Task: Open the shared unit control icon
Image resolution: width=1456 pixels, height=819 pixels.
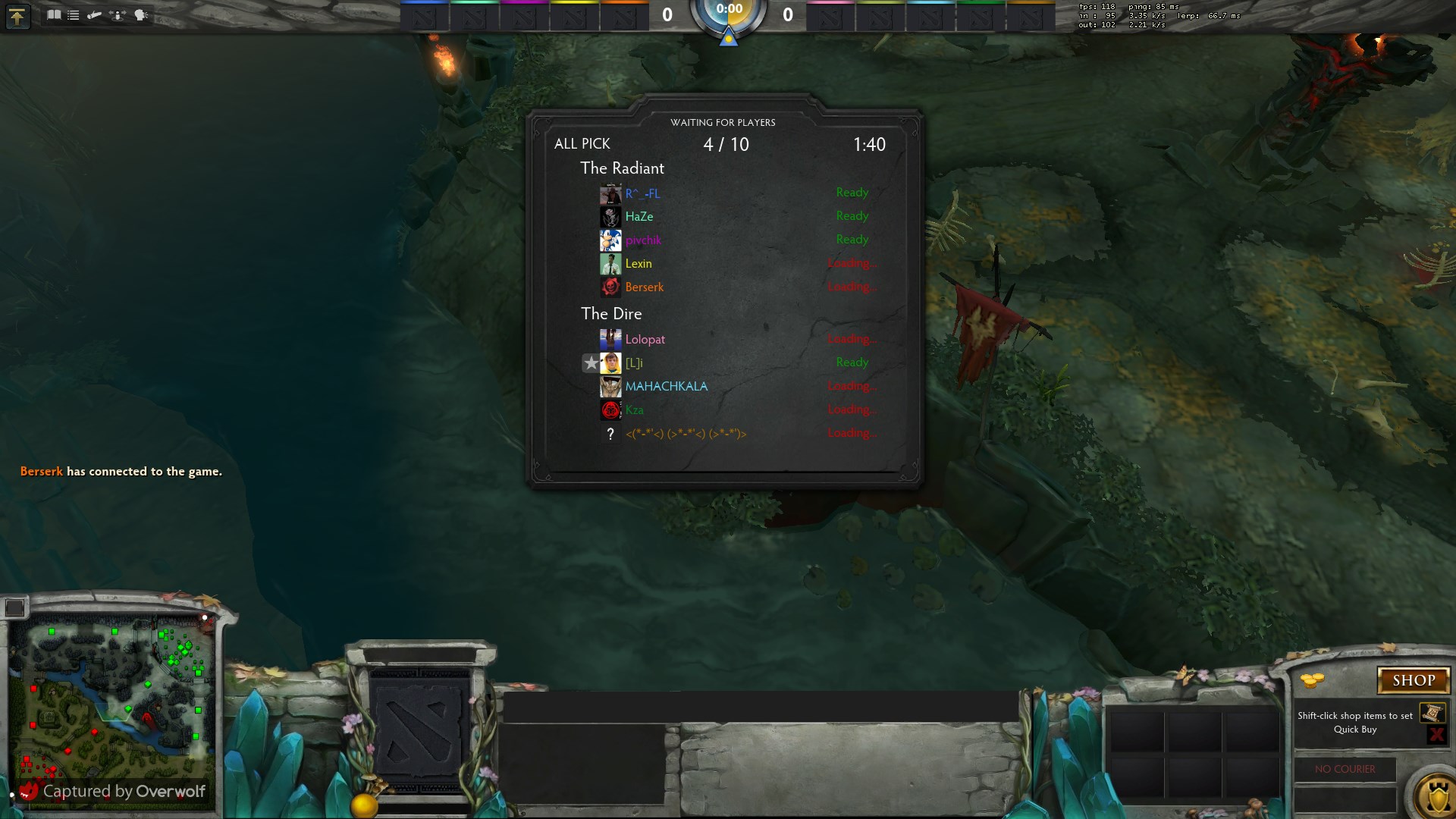Action: 118,14
